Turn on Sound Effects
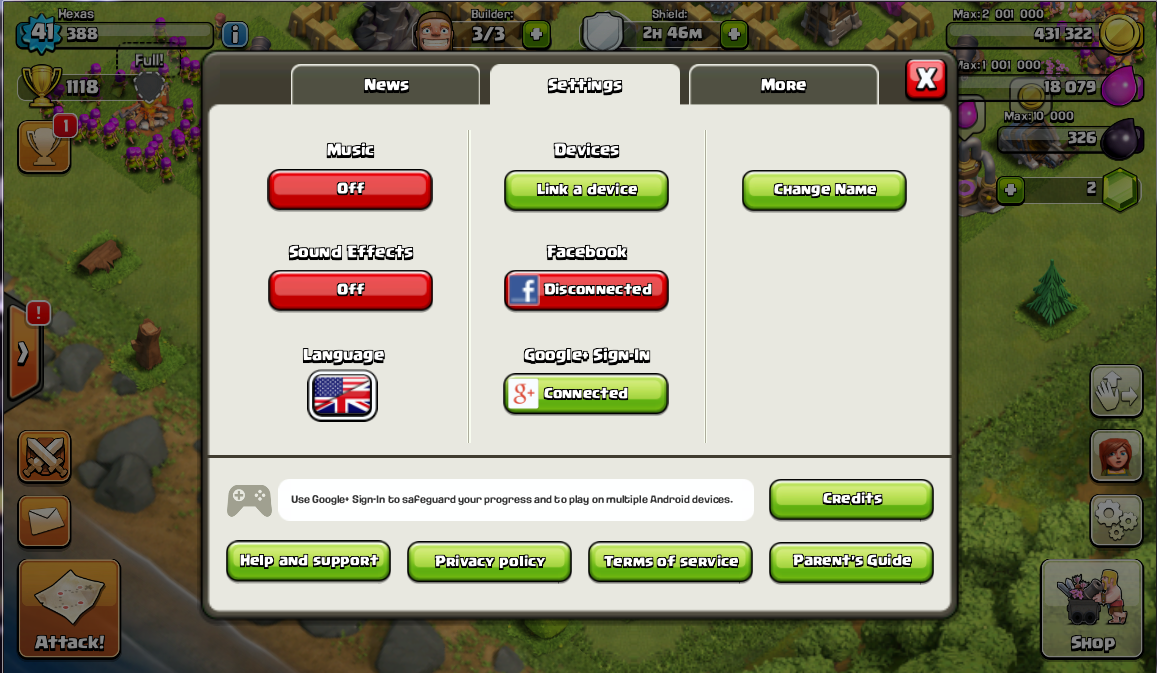The image size is (1157, 673). point(350,289)
